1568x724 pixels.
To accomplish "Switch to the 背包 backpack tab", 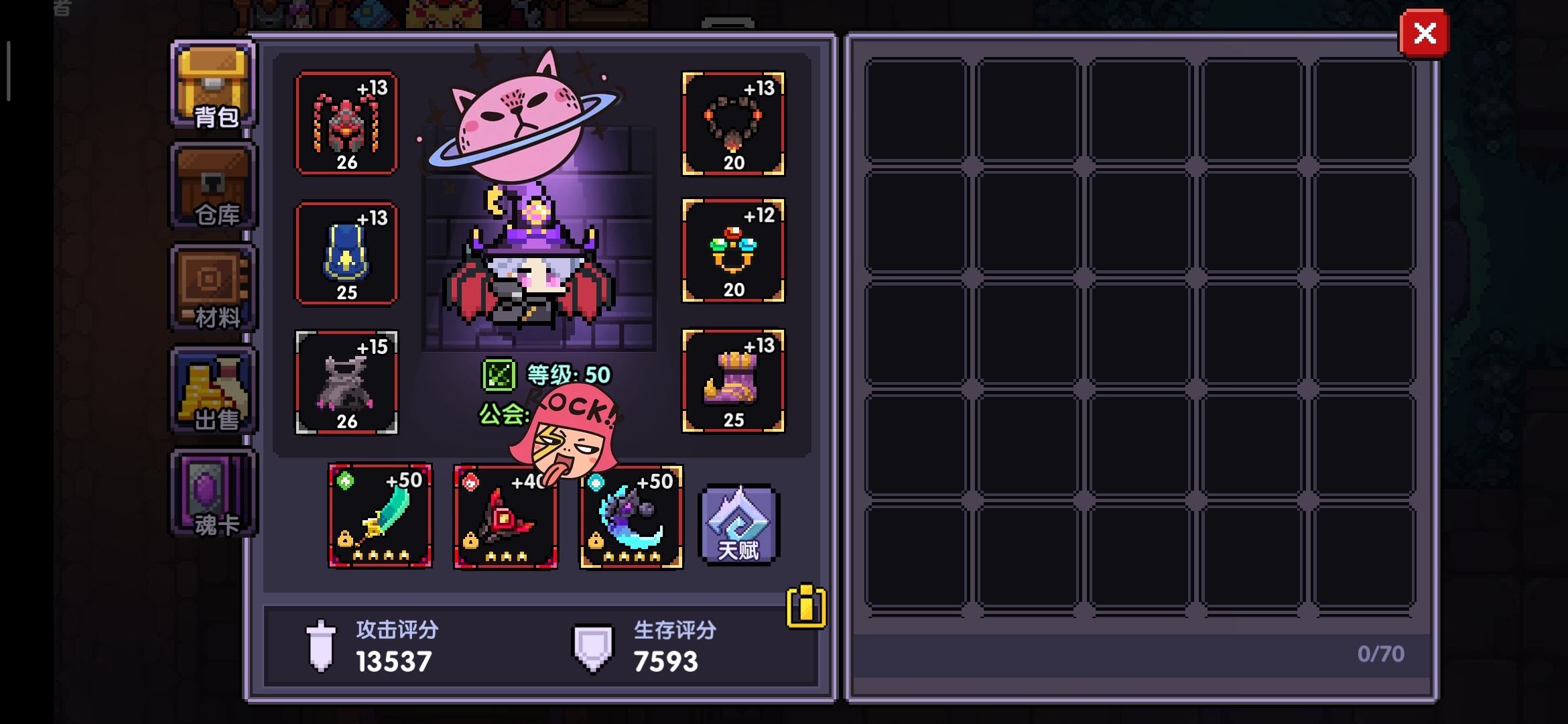I will pos(214,85).
